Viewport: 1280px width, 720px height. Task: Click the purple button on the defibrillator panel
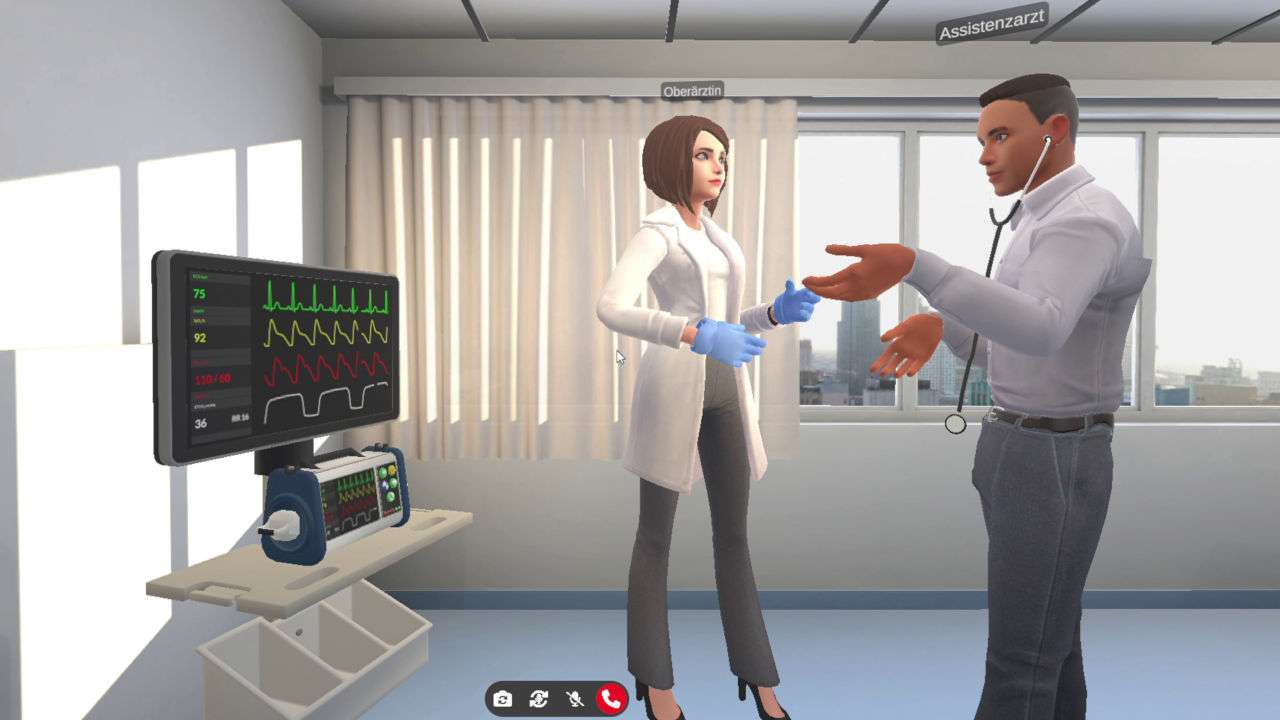(385, 484)
